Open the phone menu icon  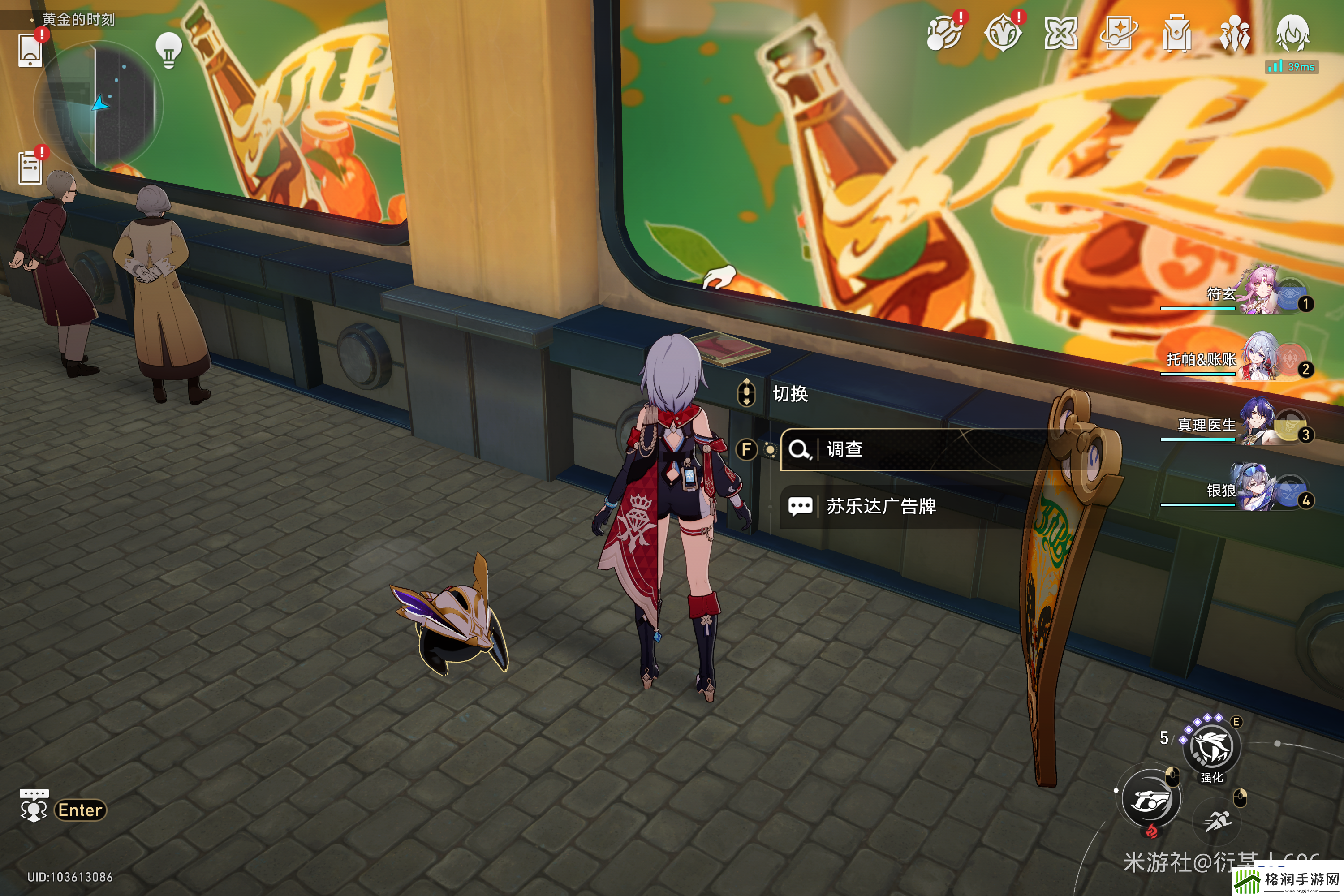(30, 50)
